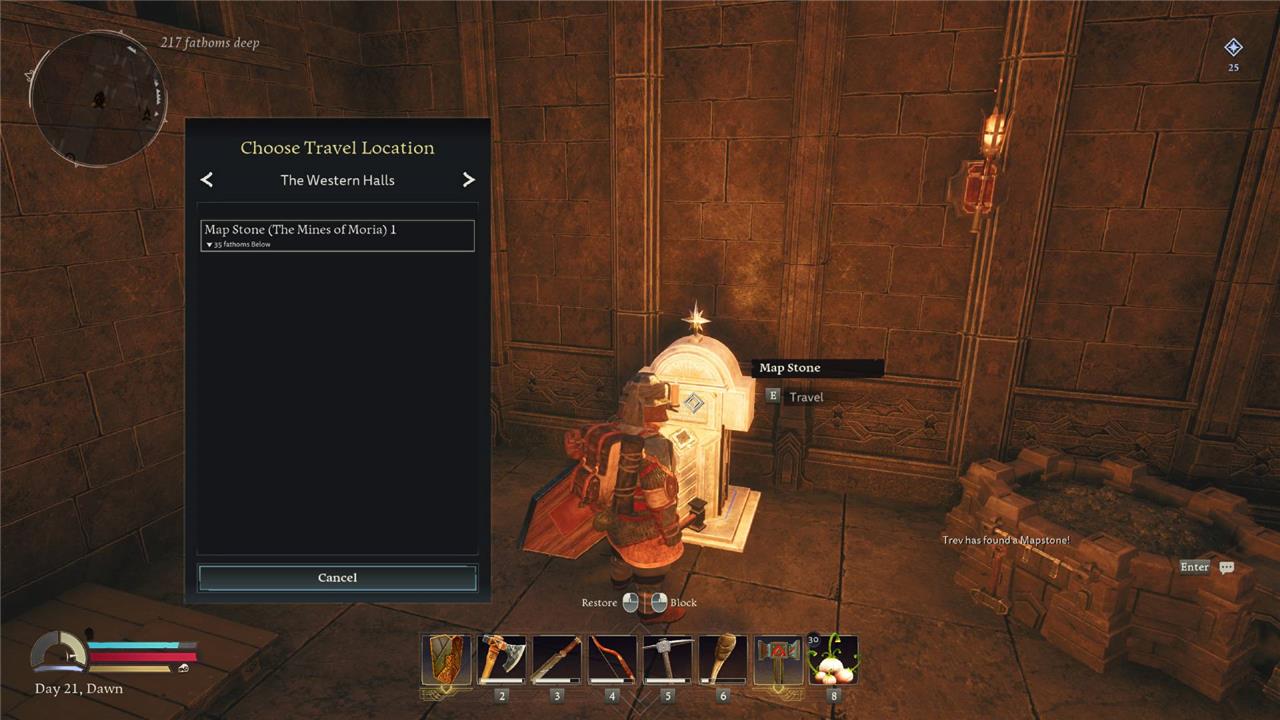Select the pickaxe hotbar slot
The height and width of the screenshot is (720, 1280).
(x=667, y=659)
